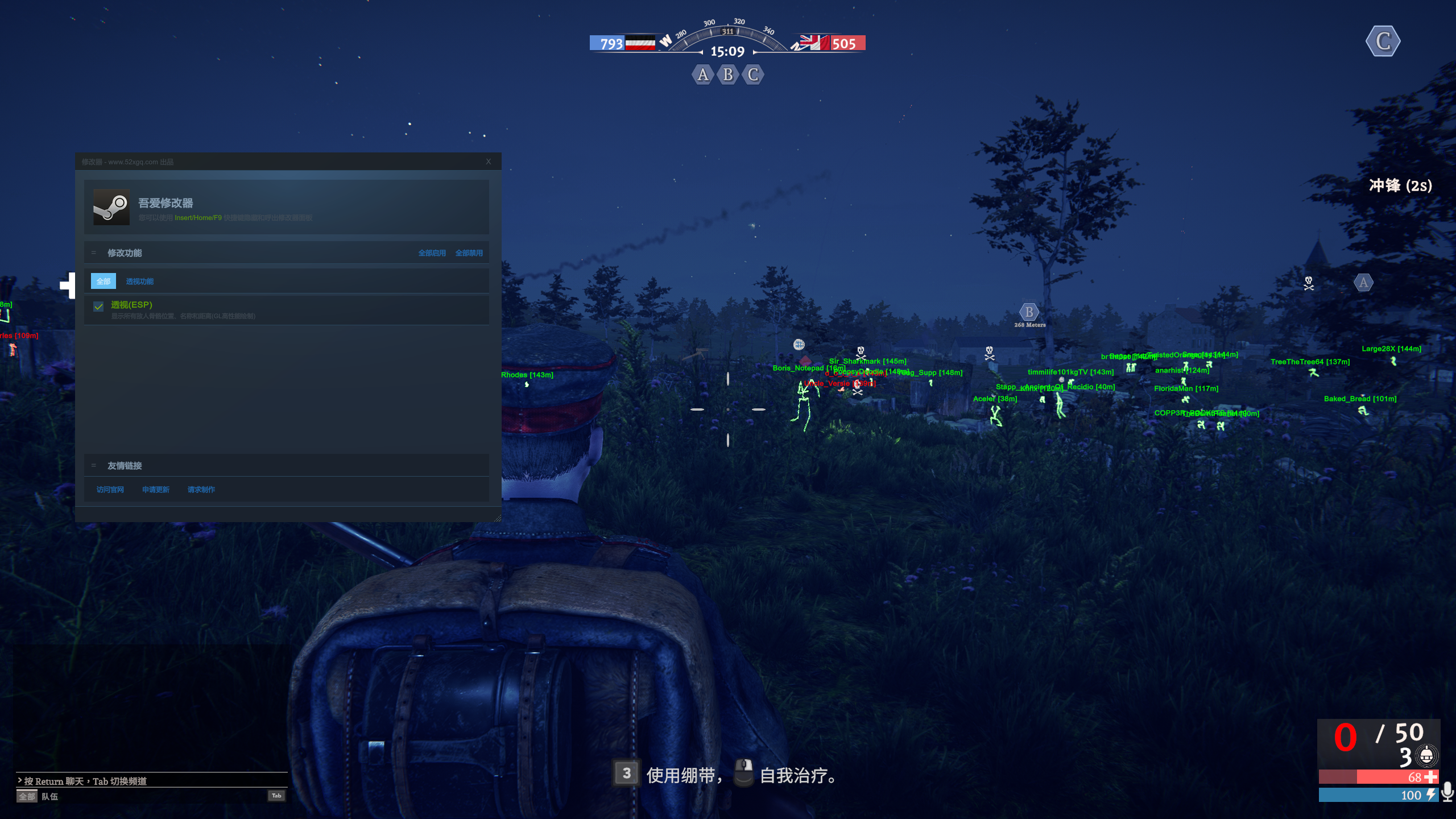
Task: Switch chat to the 全部 channel
Action: click(27, 796)
